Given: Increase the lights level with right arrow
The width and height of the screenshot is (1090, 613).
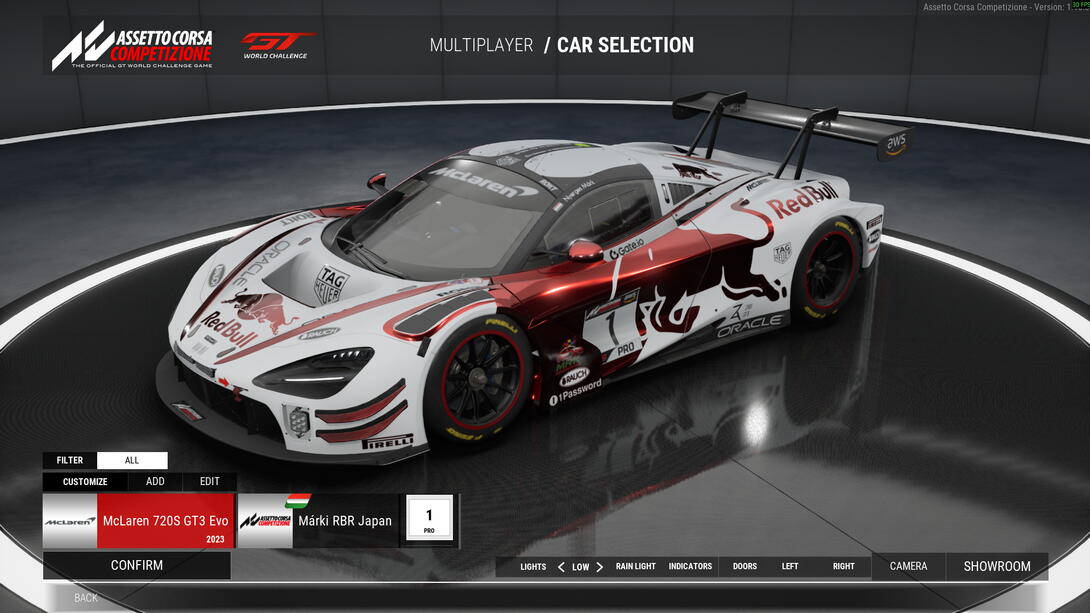Looking at the screenshot, I should point(599,566).
